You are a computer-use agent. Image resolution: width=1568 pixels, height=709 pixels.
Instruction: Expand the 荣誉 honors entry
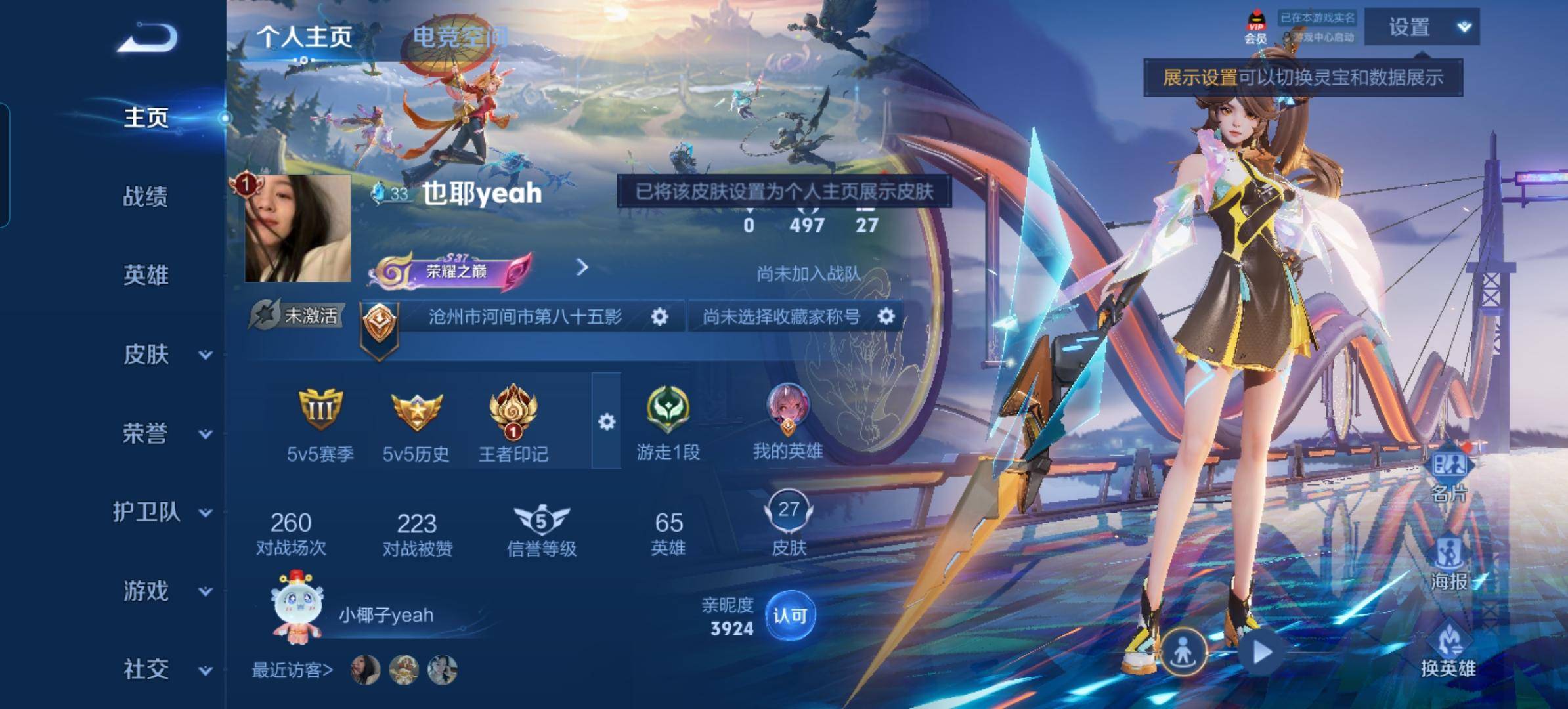[164, 433]
